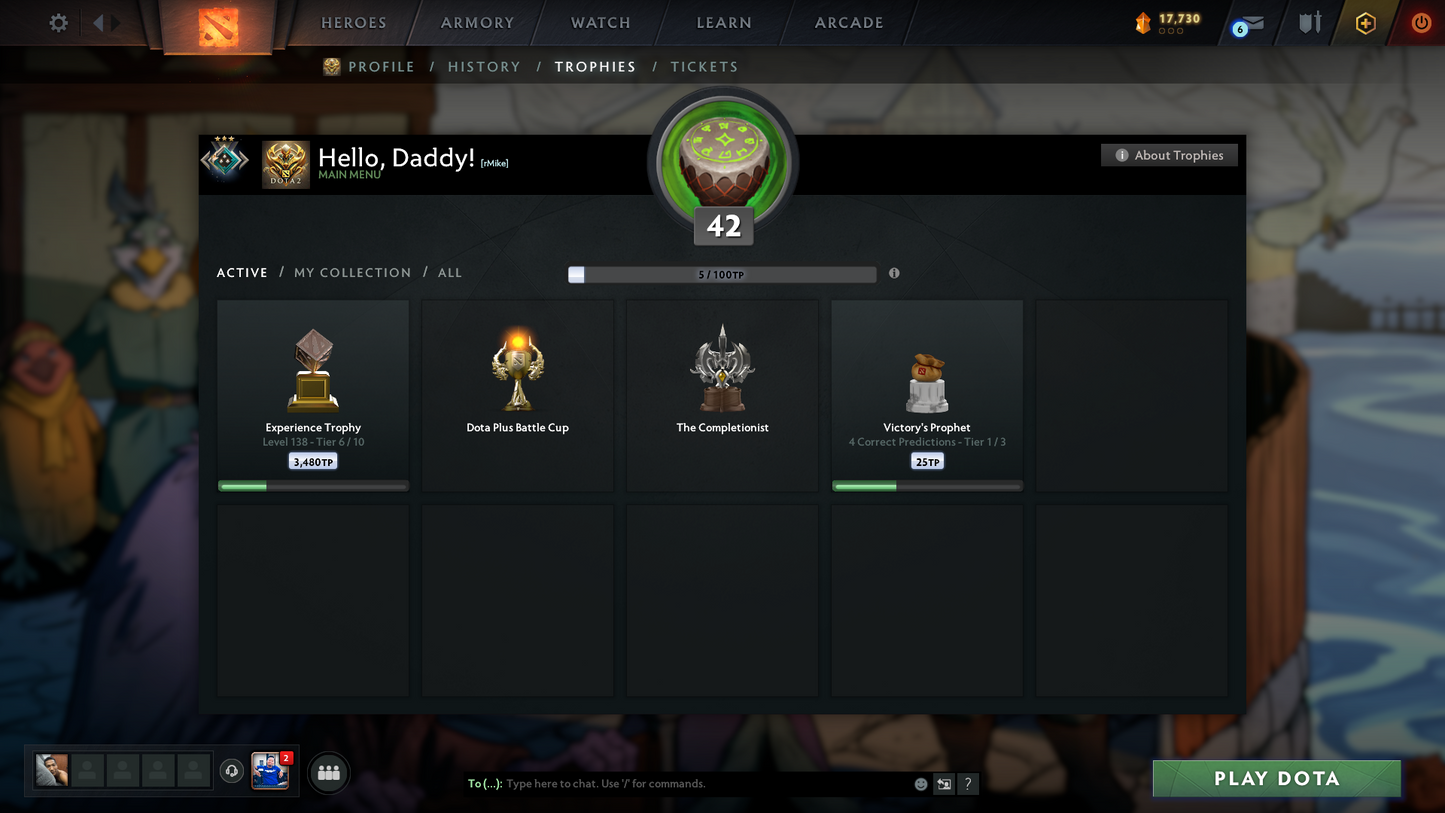Click the back navigation arrow beside the gear

pos(96,22)
